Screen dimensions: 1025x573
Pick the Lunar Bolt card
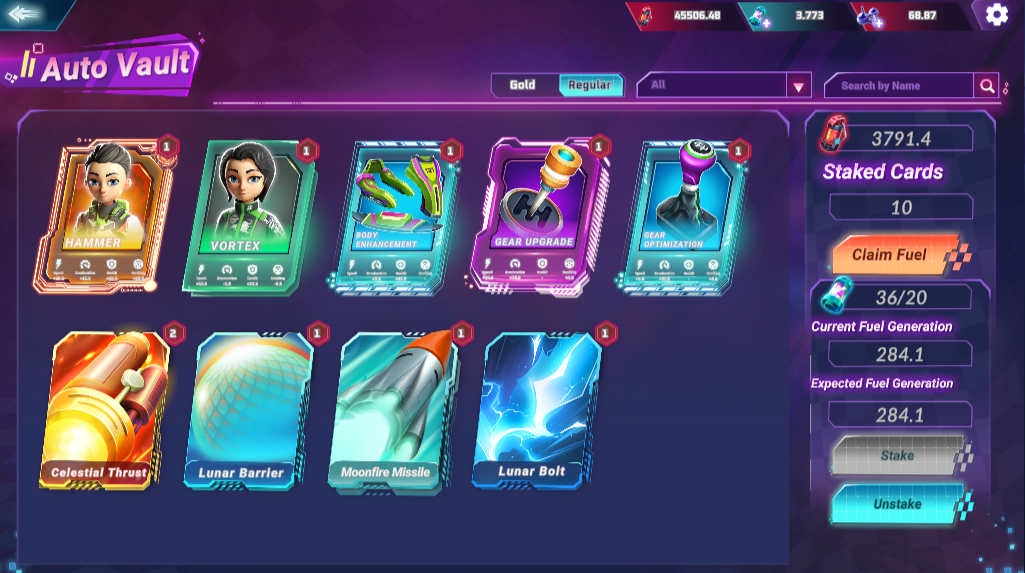536,410
